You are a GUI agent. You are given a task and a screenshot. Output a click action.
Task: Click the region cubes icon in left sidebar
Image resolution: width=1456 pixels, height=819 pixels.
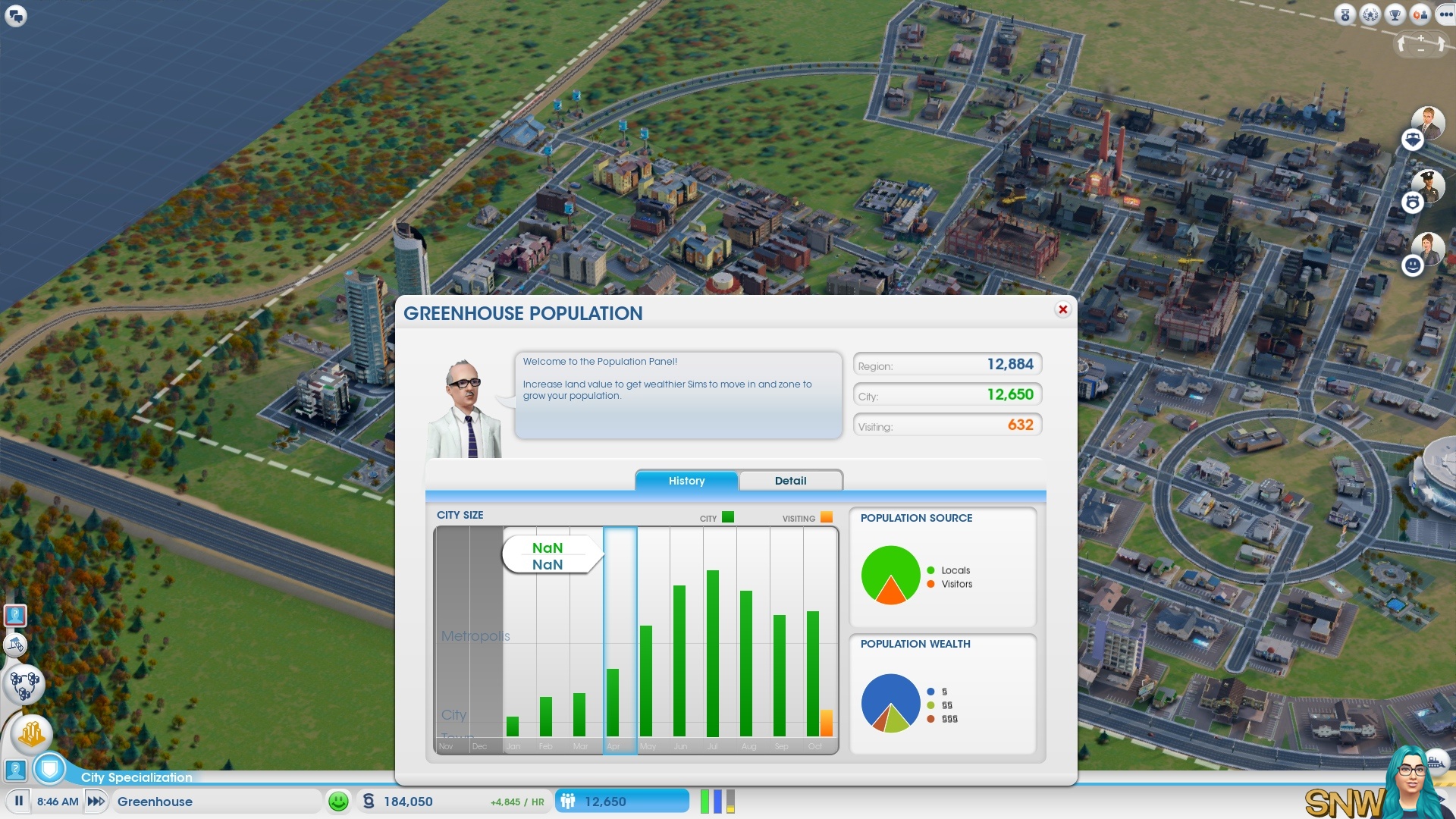24,684
